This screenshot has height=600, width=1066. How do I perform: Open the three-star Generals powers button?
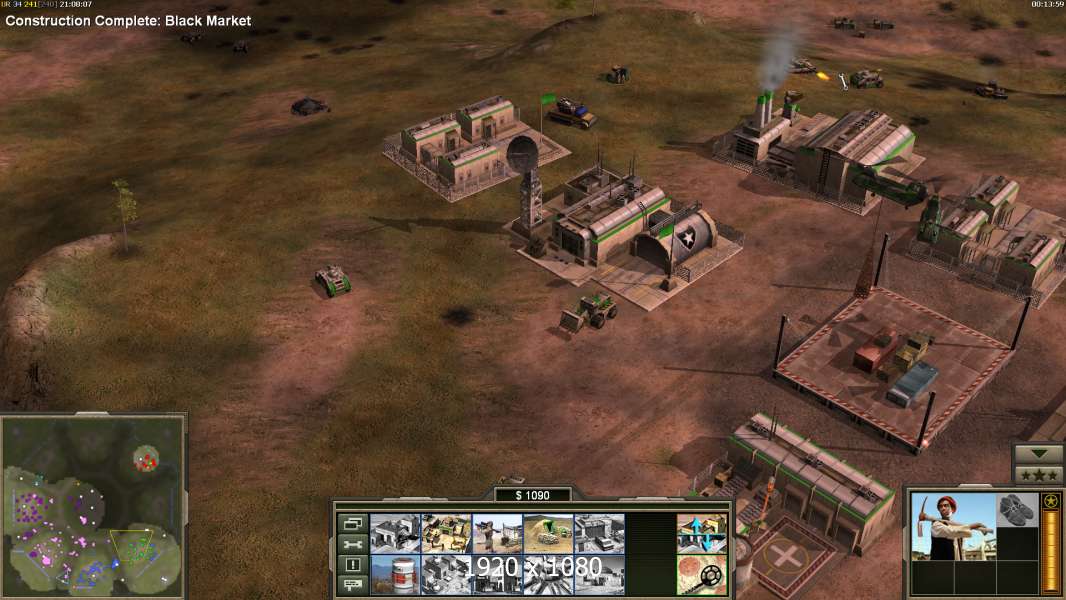[x=1039, y=475]
